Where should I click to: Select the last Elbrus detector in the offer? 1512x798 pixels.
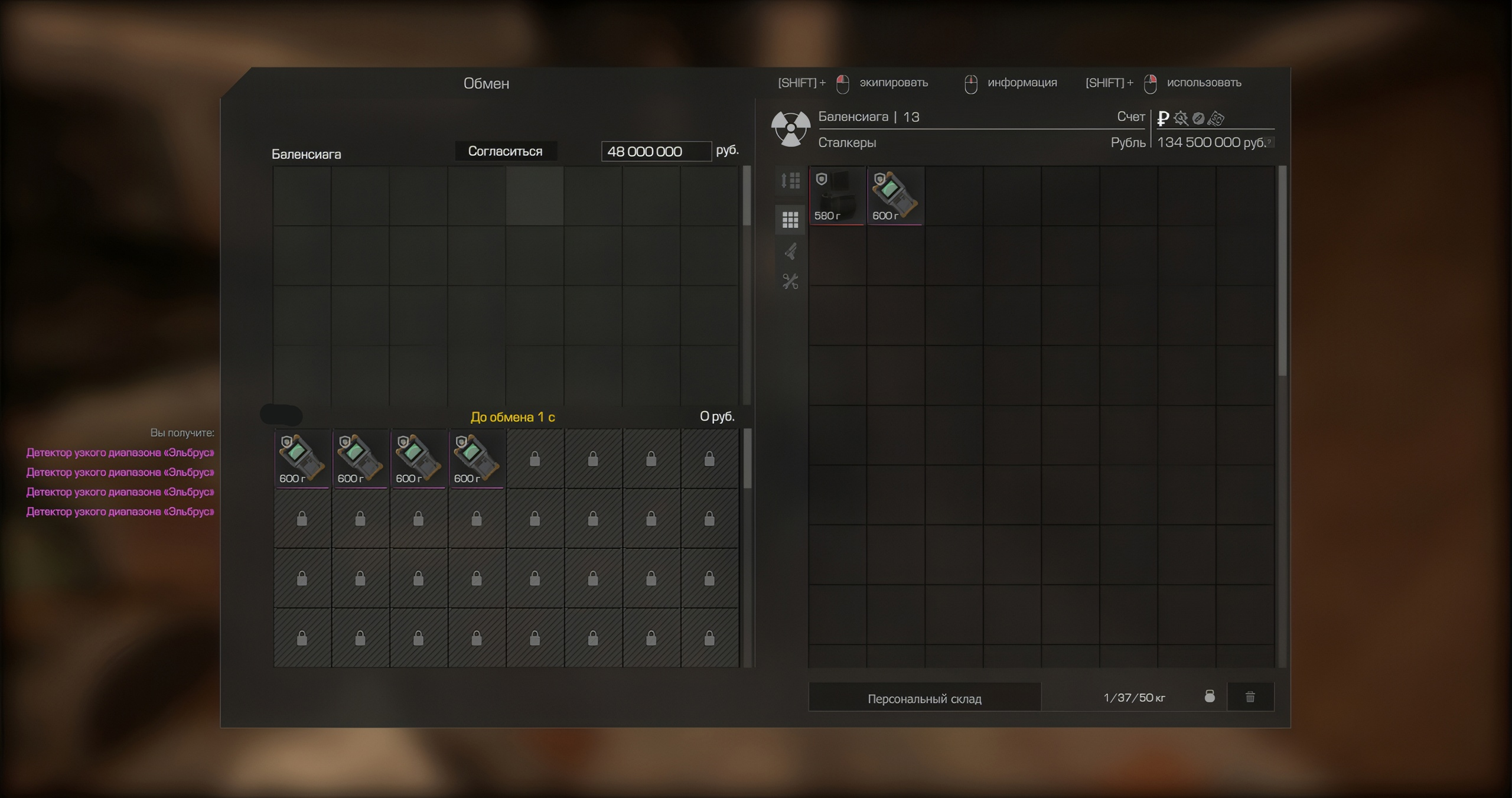476,458
